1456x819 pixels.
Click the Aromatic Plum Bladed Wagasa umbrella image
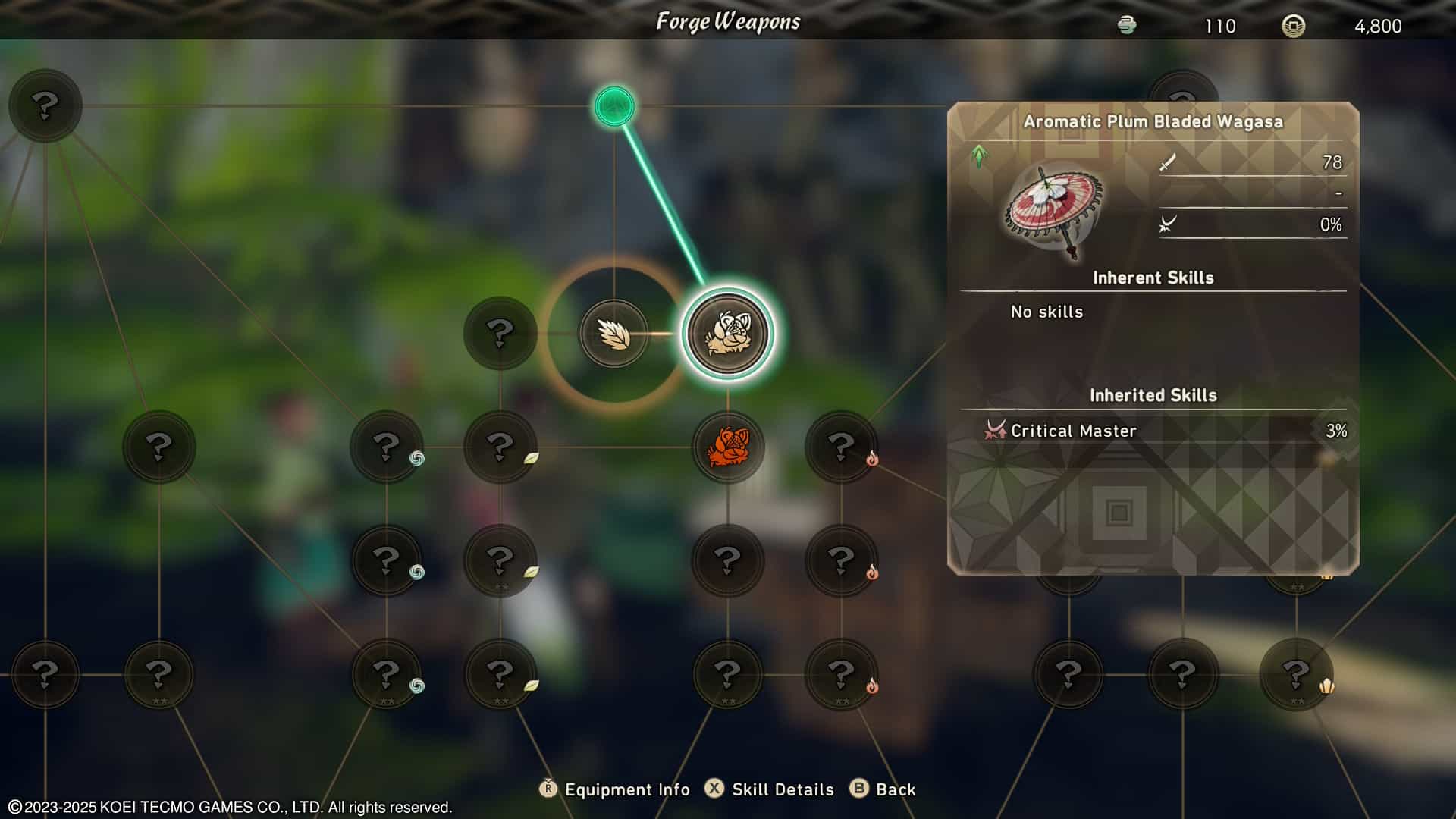[1054, 211]
